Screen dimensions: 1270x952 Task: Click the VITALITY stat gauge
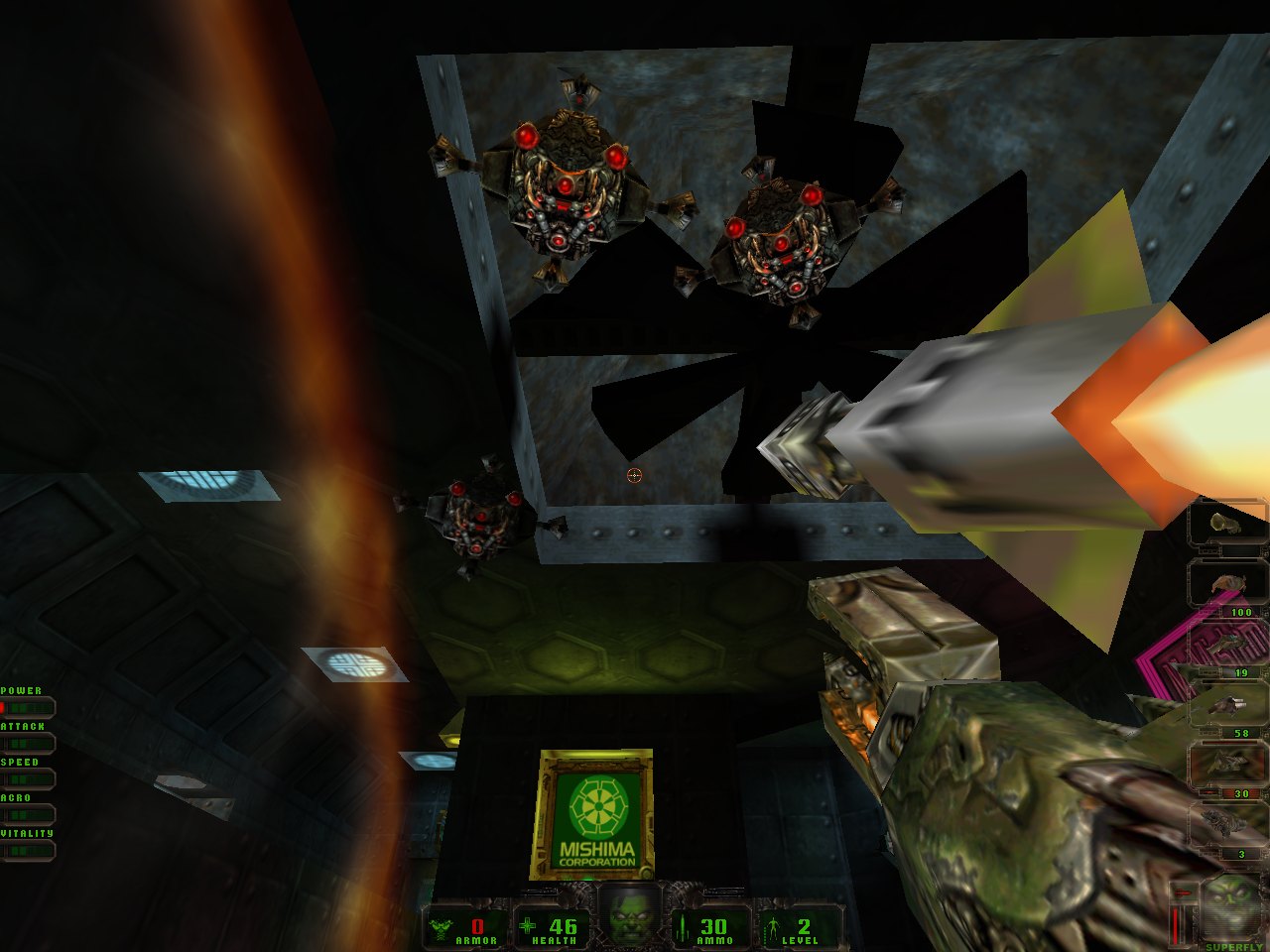30,849
